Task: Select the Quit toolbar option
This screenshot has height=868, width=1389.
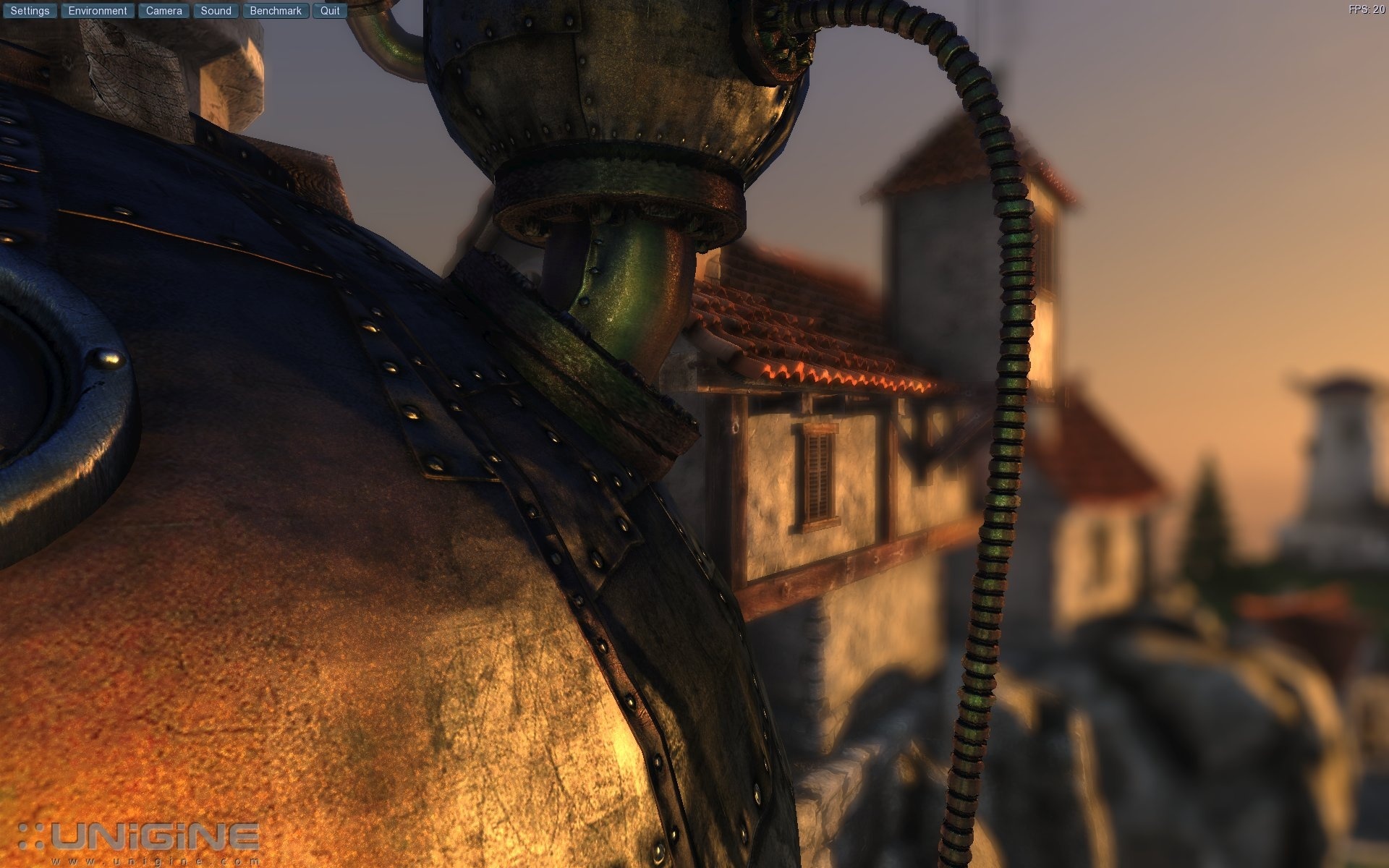Action: (330, 10)
